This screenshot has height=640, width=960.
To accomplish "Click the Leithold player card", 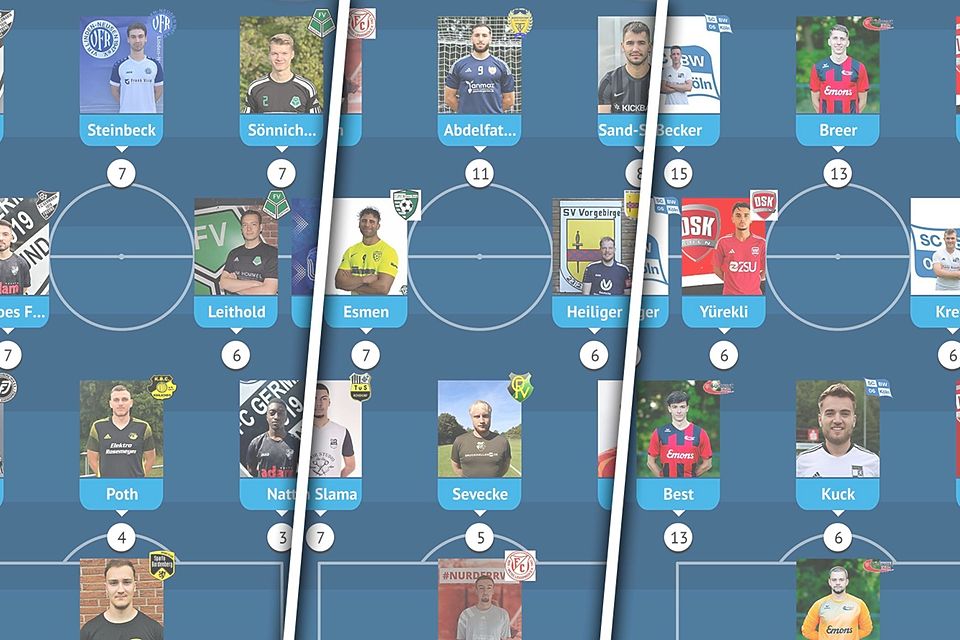I will [x=236, y=249].
